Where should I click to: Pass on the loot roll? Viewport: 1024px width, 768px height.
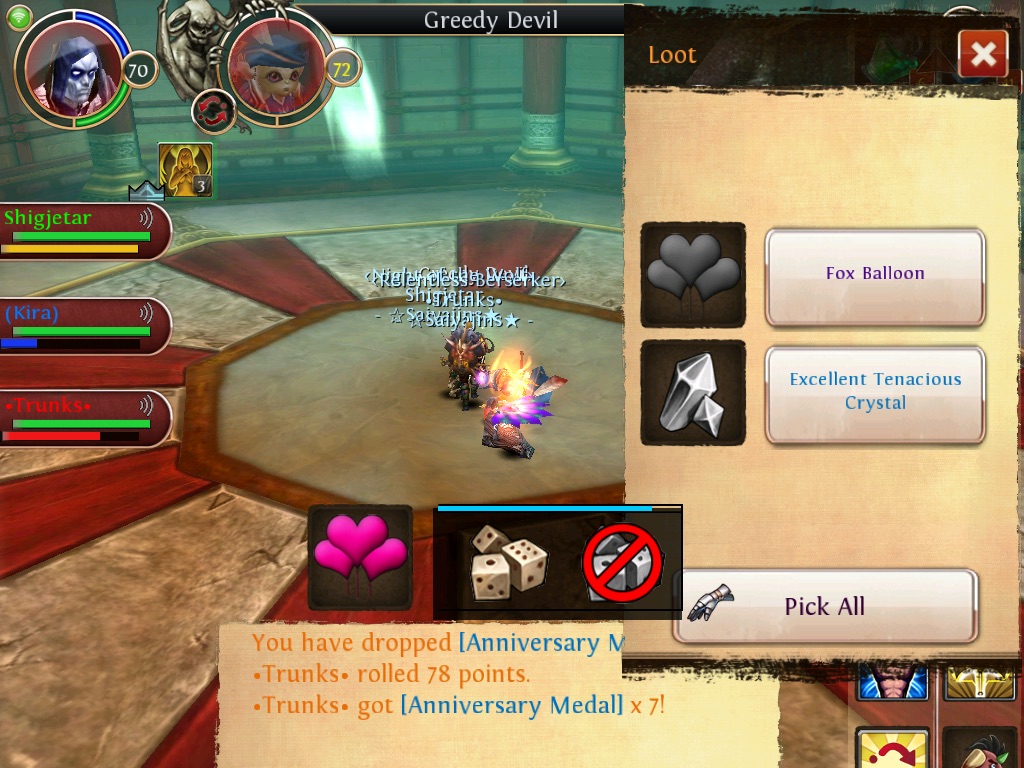623,562
